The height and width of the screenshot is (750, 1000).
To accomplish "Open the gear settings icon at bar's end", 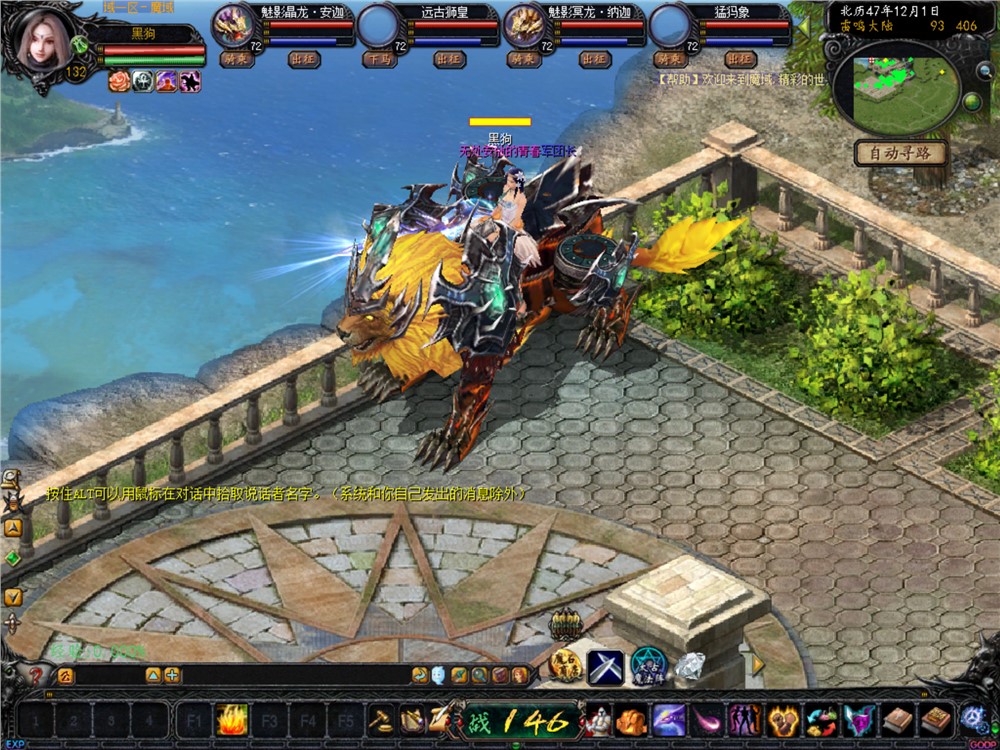I will point(972,718).
